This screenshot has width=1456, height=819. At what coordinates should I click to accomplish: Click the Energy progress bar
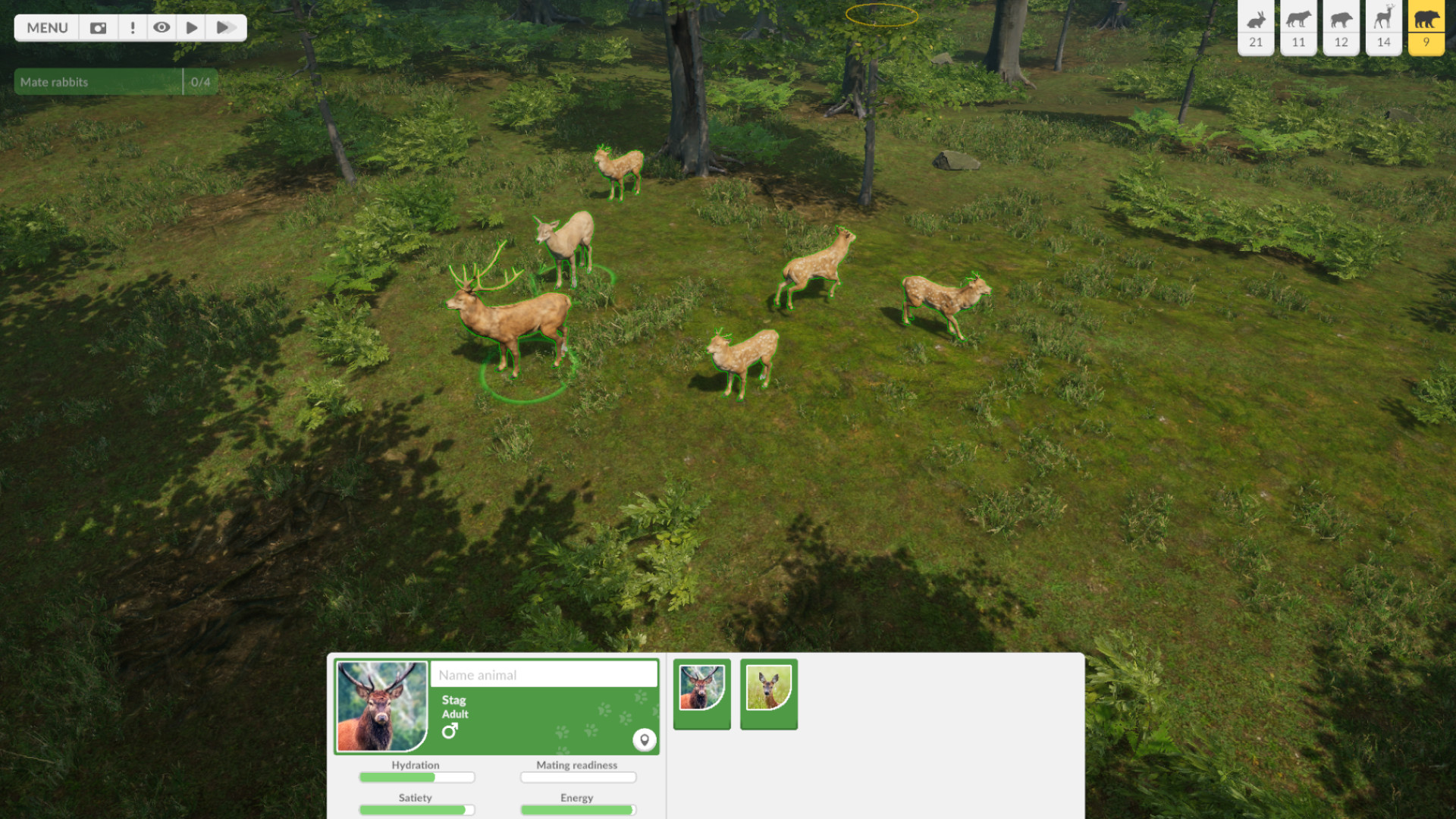(x=577, y=810)
